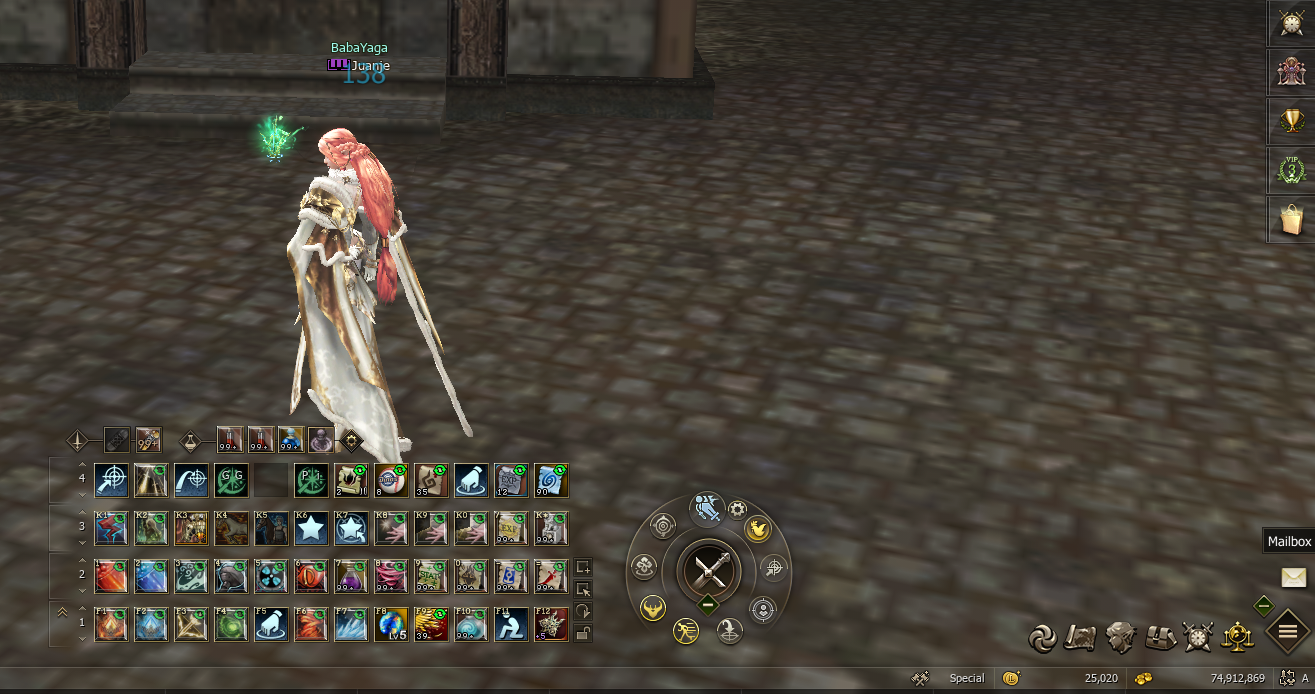Open the shopping bag store icon
The image size is (1315, 694).
1292,219
